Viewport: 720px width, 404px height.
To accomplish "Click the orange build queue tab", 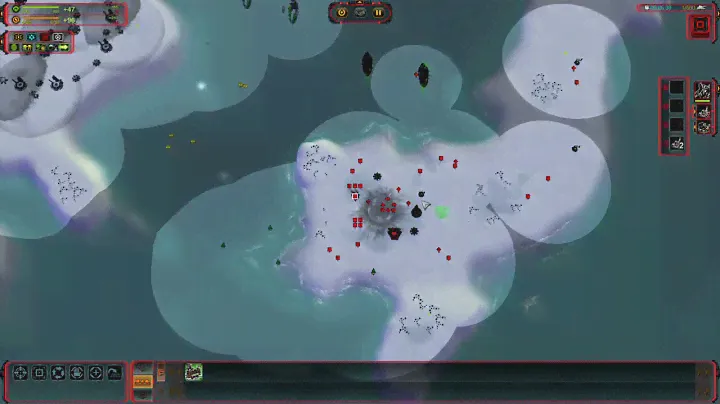I will pyautogui.click(x=143, y=380).
